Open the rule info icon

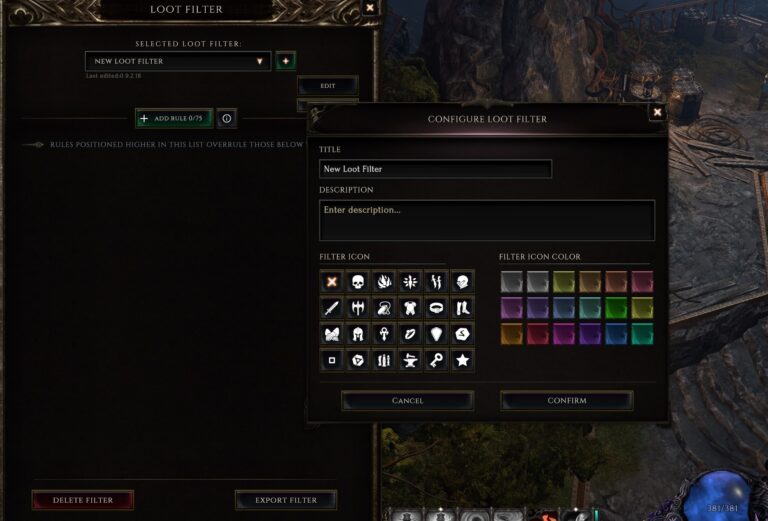pos(227,118)
